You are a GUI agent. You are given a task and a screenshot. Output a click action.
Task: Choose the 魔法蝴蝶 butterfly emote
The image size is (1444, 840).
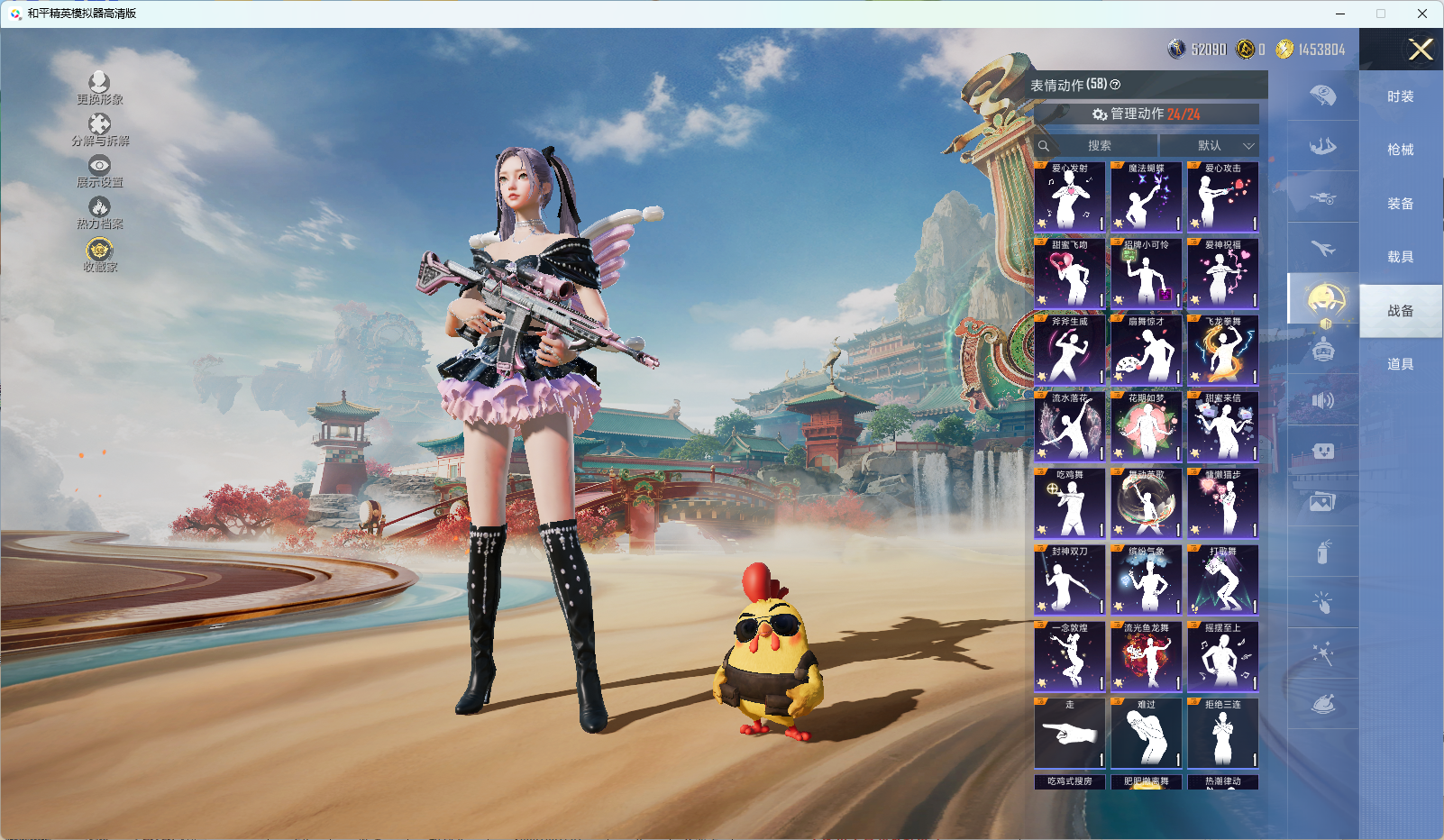[1147, 197]
